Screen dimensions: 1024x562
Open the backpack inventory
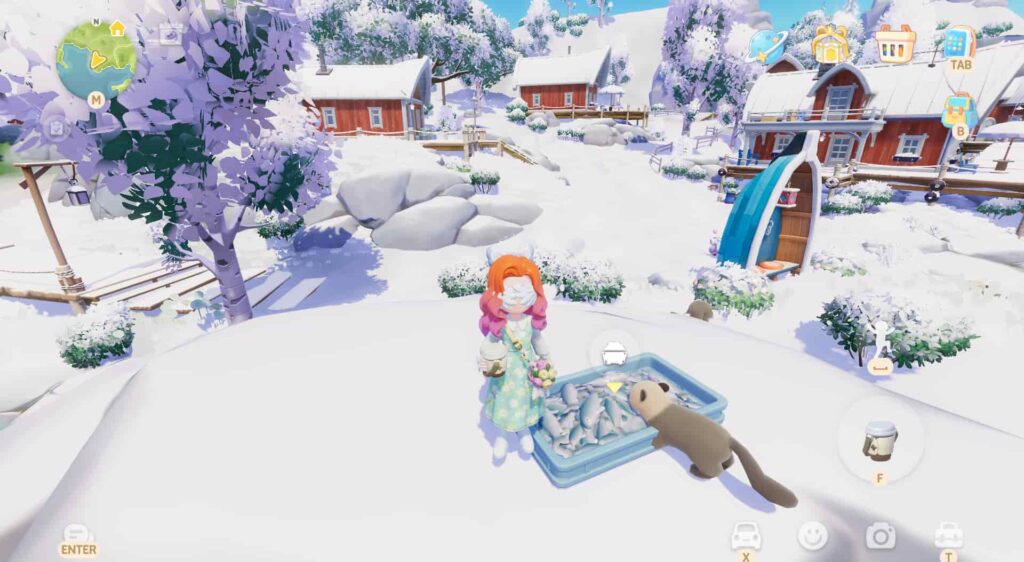pyautogui.click(x=959, y=111)
